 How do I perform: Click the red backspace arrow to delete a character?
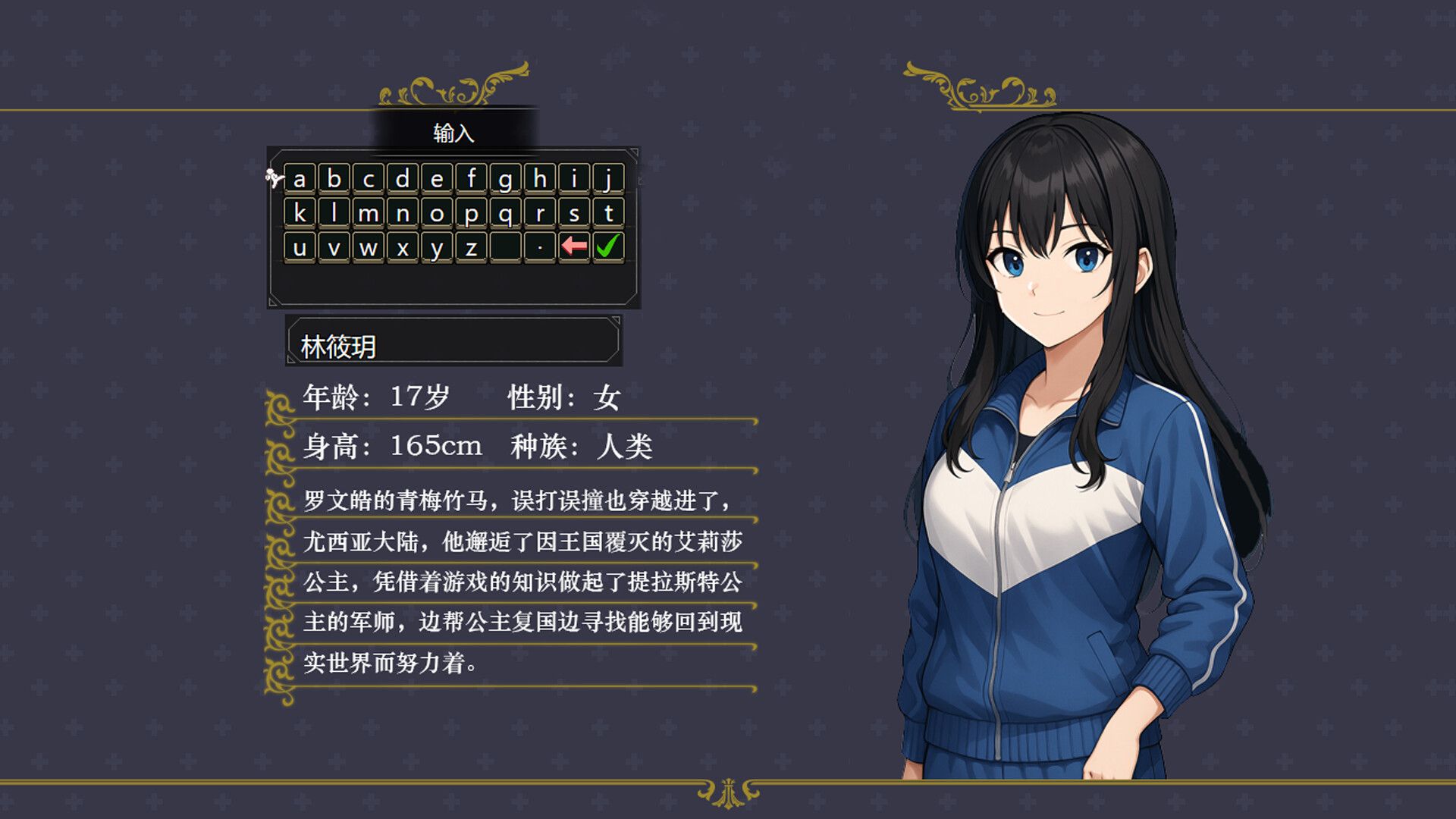coord(573,244)
